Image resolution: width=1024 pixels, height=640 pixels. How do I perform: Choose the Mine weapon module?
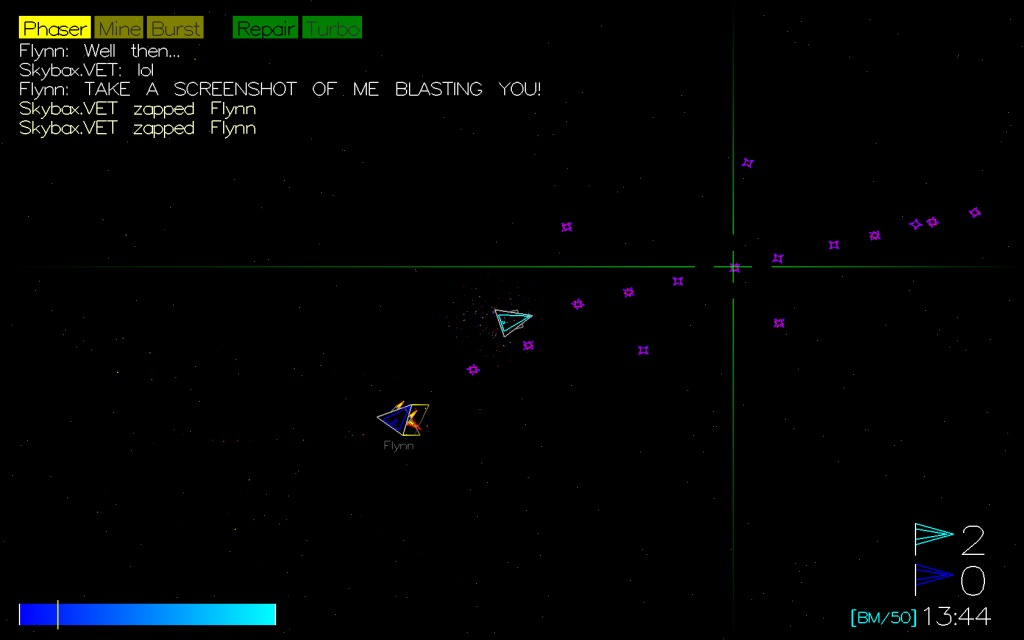pyautogui.click(x=119, y=28)
